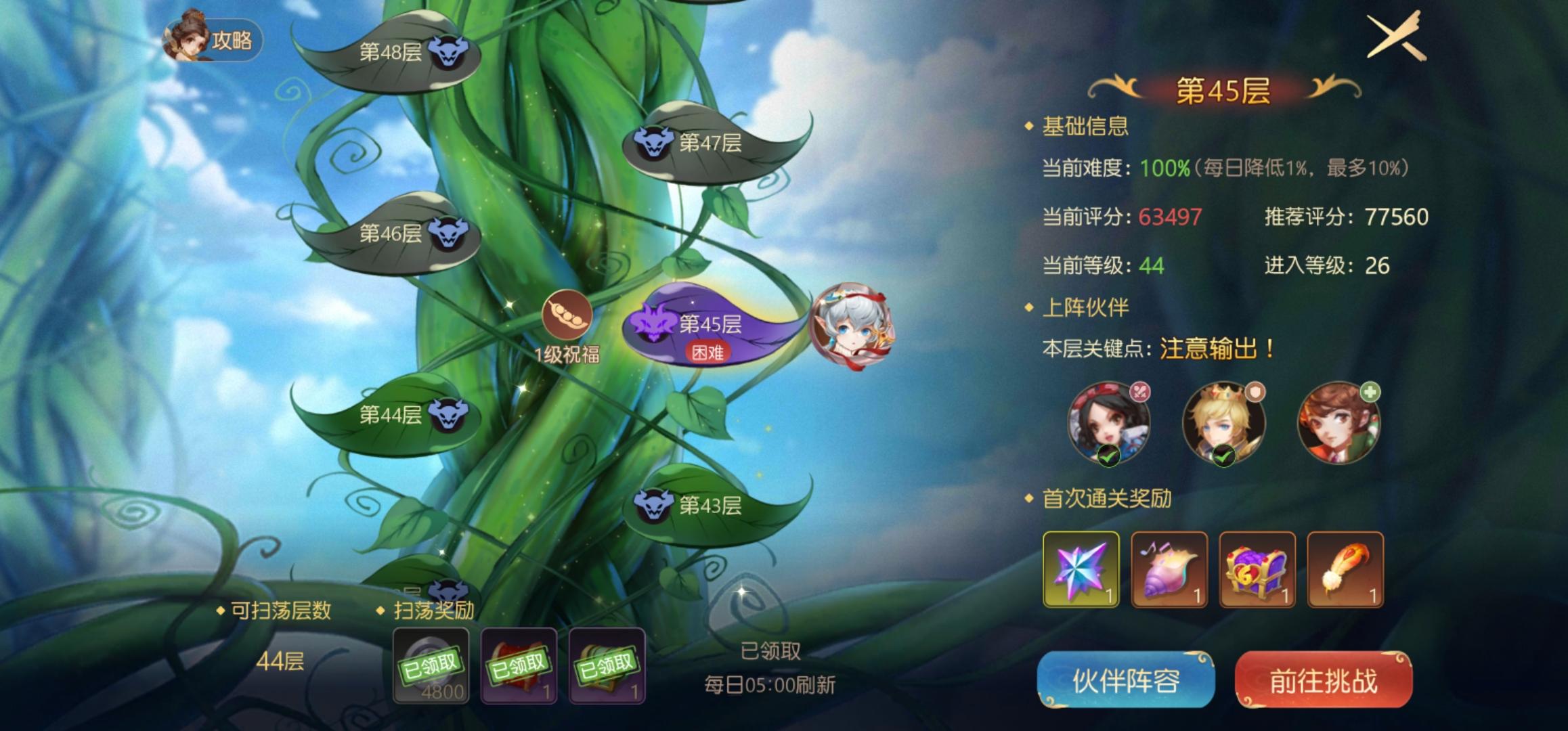This screenshot has width=1568, height=731.
Task: Select the flame feather reward icon
Action: (x=1345, y=571)
